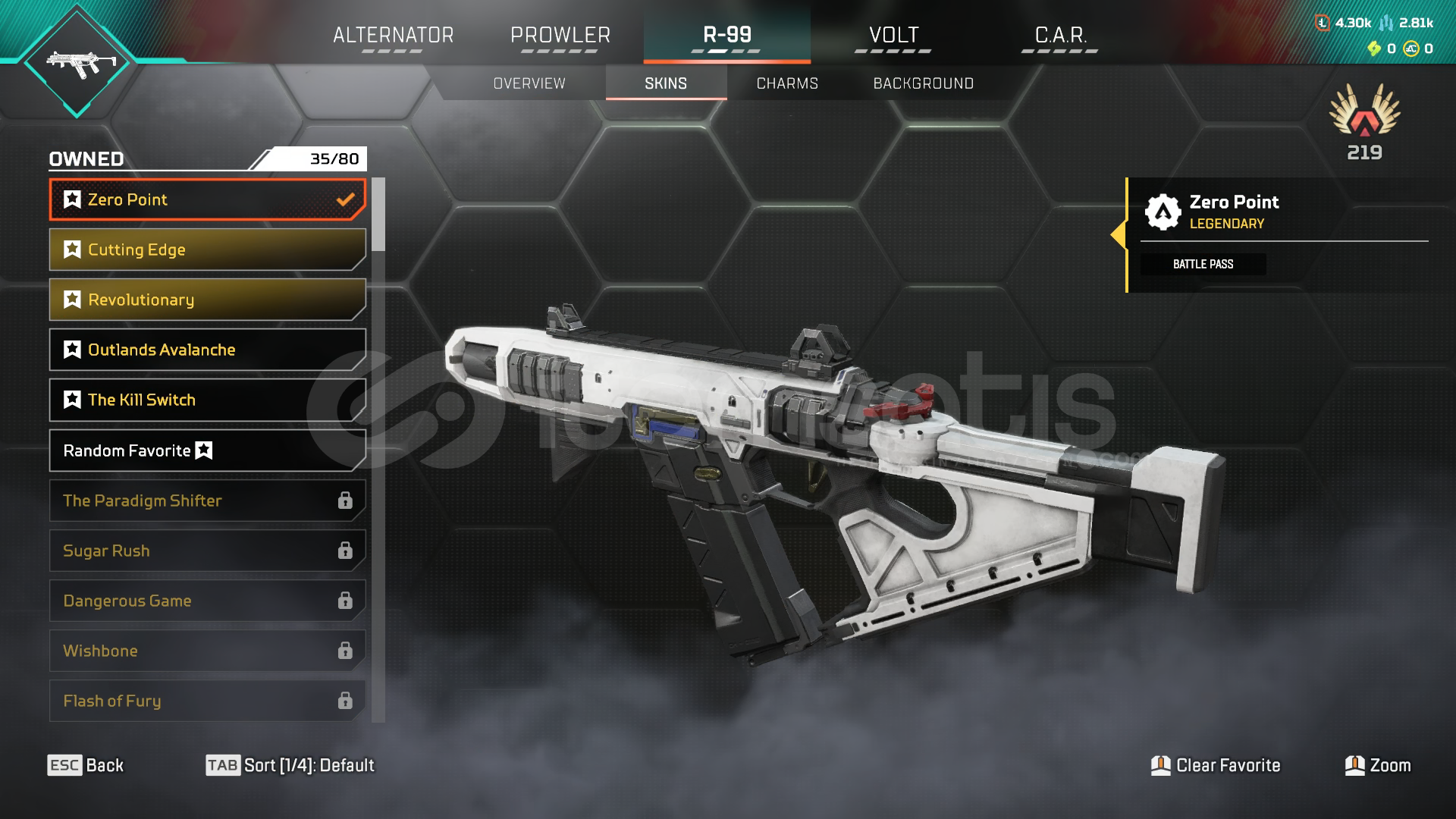Select The Kill Switch skin

coord(207,400)
